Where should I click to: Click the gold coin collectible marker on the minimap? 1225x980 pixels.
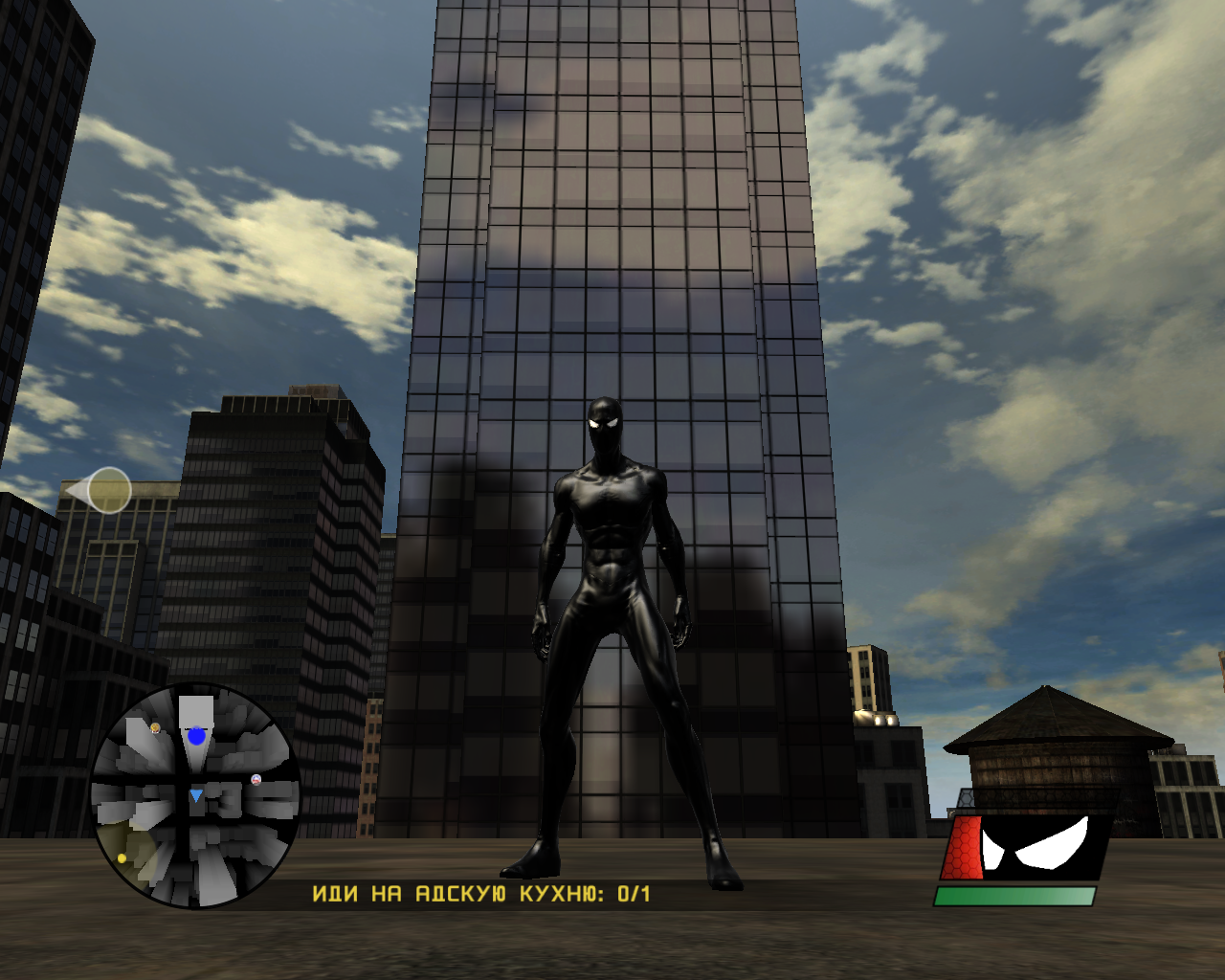[x=155, y=727]
